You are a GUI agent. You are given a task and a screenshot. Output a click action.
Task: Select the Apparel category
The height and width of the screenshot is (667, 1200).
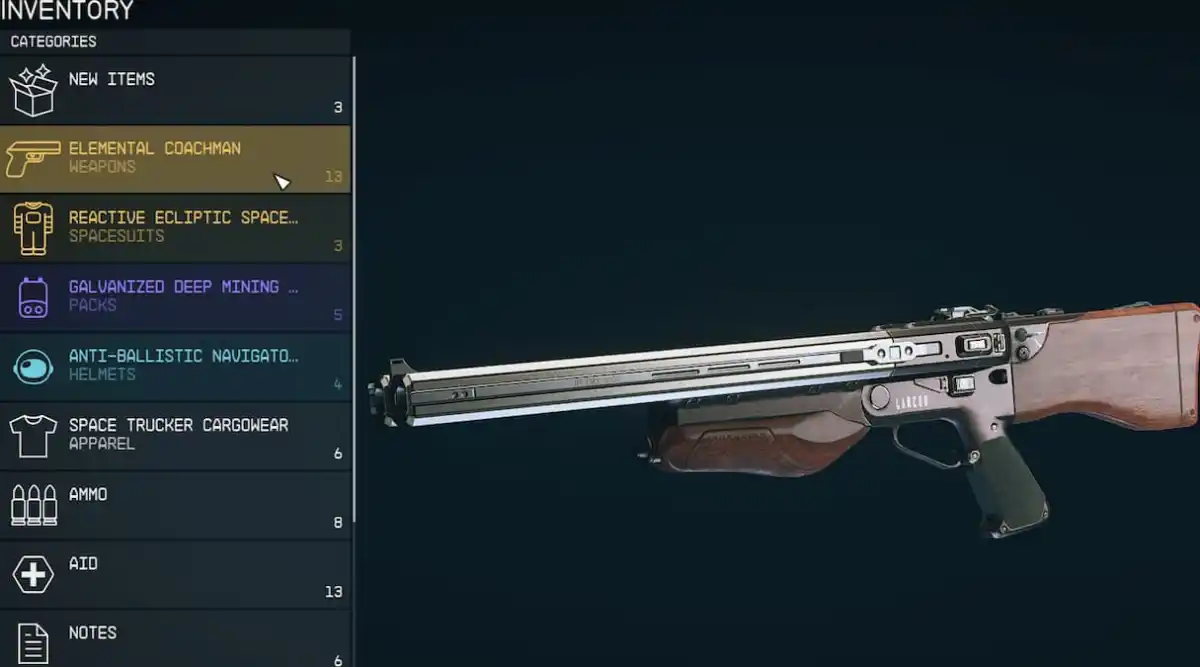click(x=175, y=434)
